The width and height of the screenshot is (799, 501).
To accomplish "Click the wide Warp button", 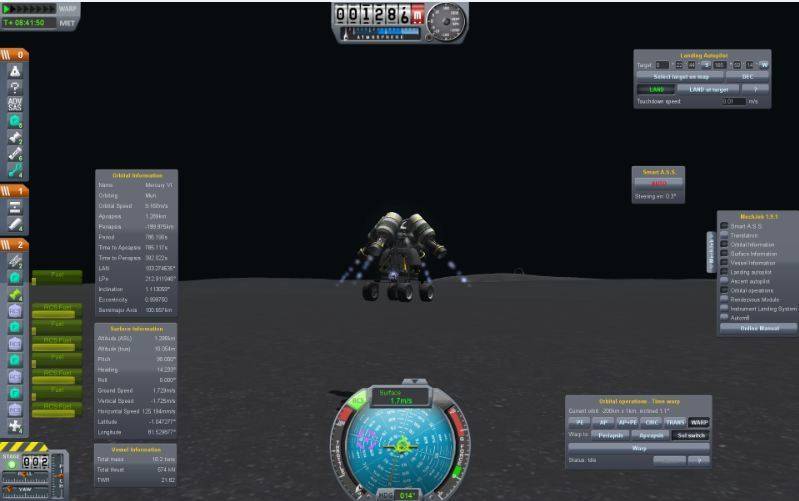I will coord(638,448).
